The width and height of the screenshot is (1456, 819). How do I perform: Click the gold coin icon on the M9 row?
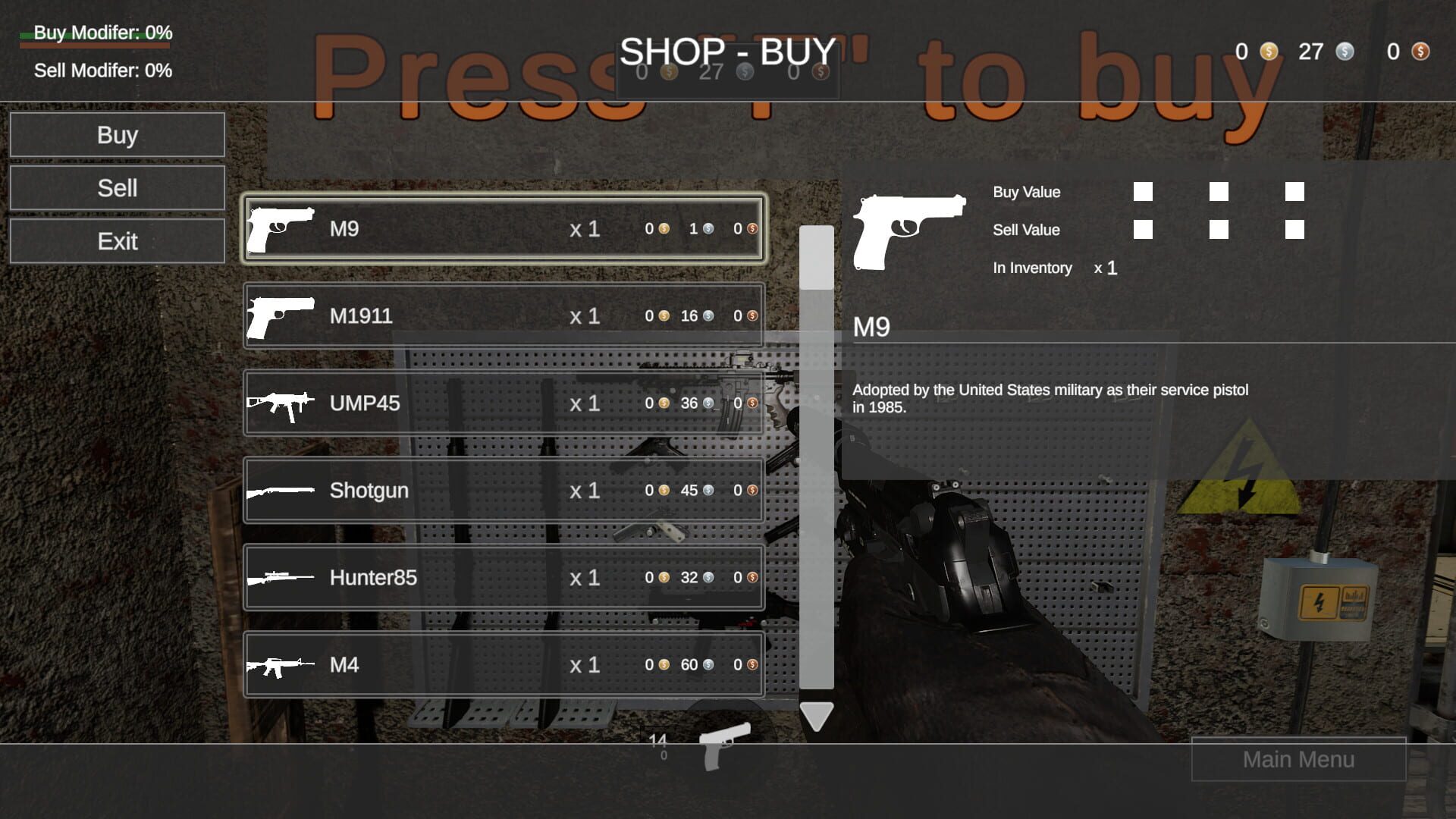click(x=665, y=228)
